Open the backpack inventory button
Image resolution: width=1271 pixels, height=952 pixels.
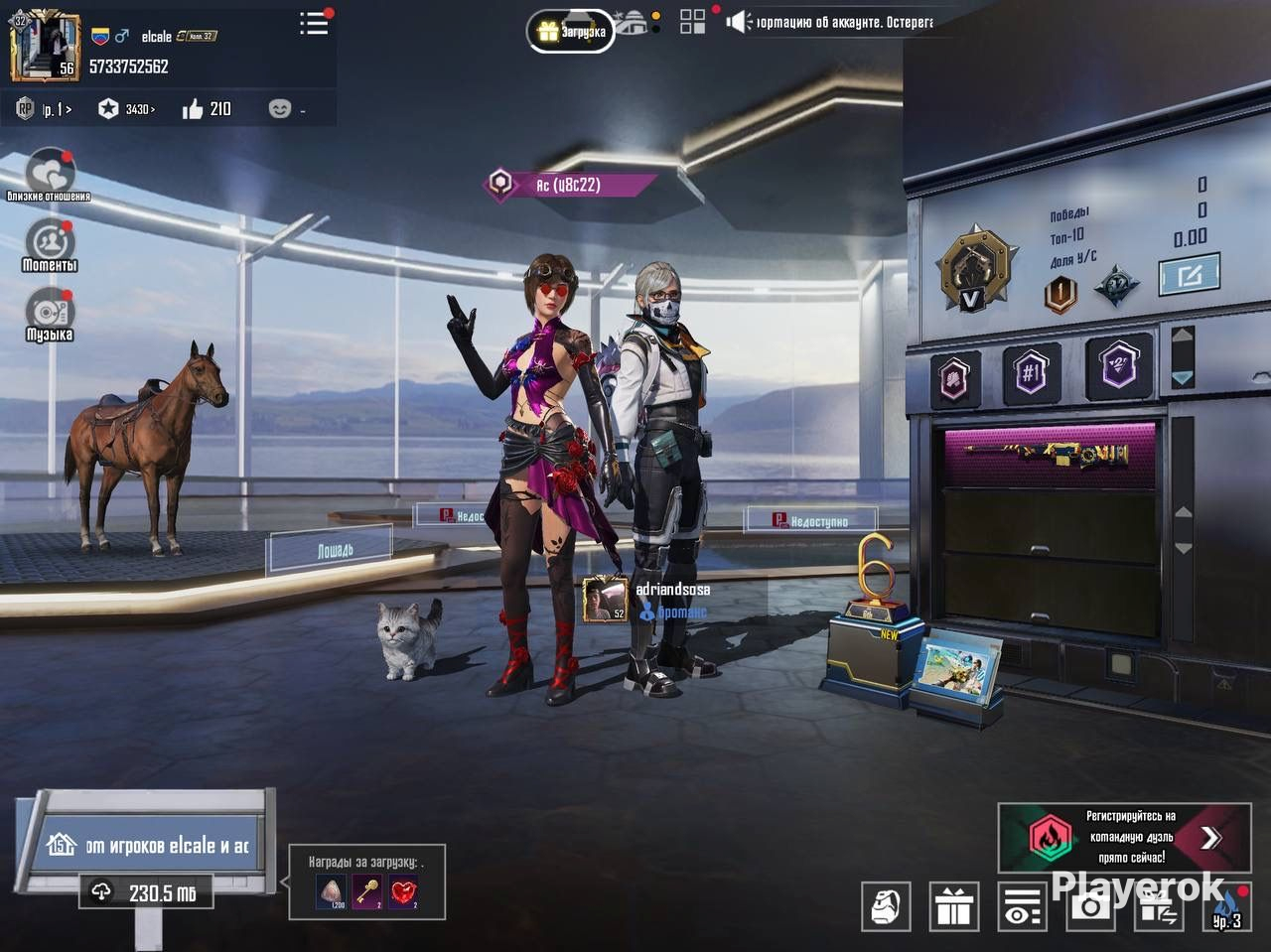[886, 906]
